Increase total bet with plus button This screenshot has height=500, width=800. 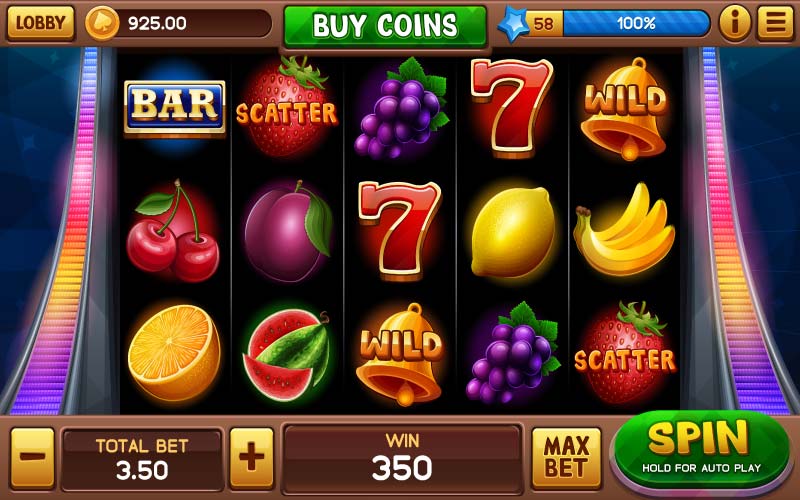coord(251,457)
